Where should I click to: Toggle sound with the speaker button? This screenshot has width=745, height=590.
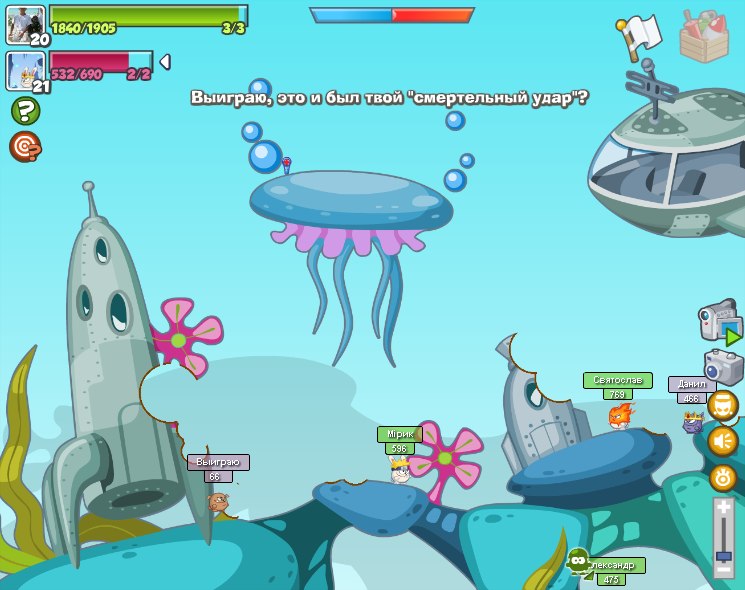pos(723,441)
